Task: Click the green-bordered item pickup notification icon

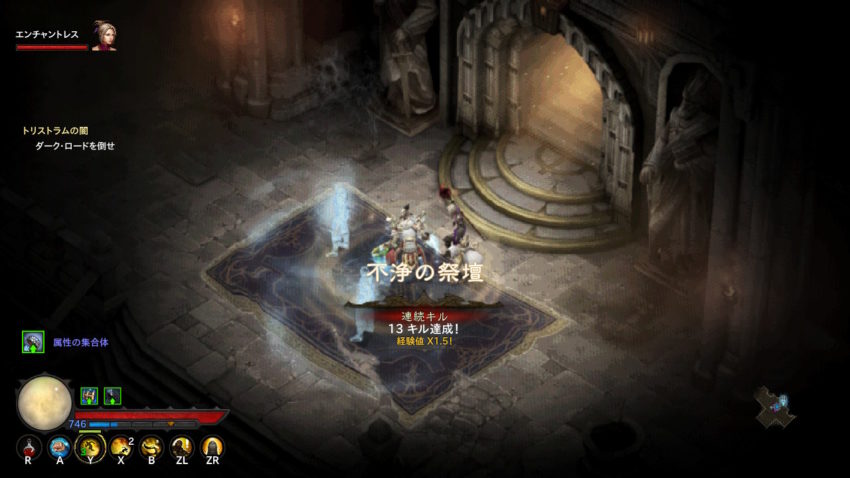Action: (32, 342)
